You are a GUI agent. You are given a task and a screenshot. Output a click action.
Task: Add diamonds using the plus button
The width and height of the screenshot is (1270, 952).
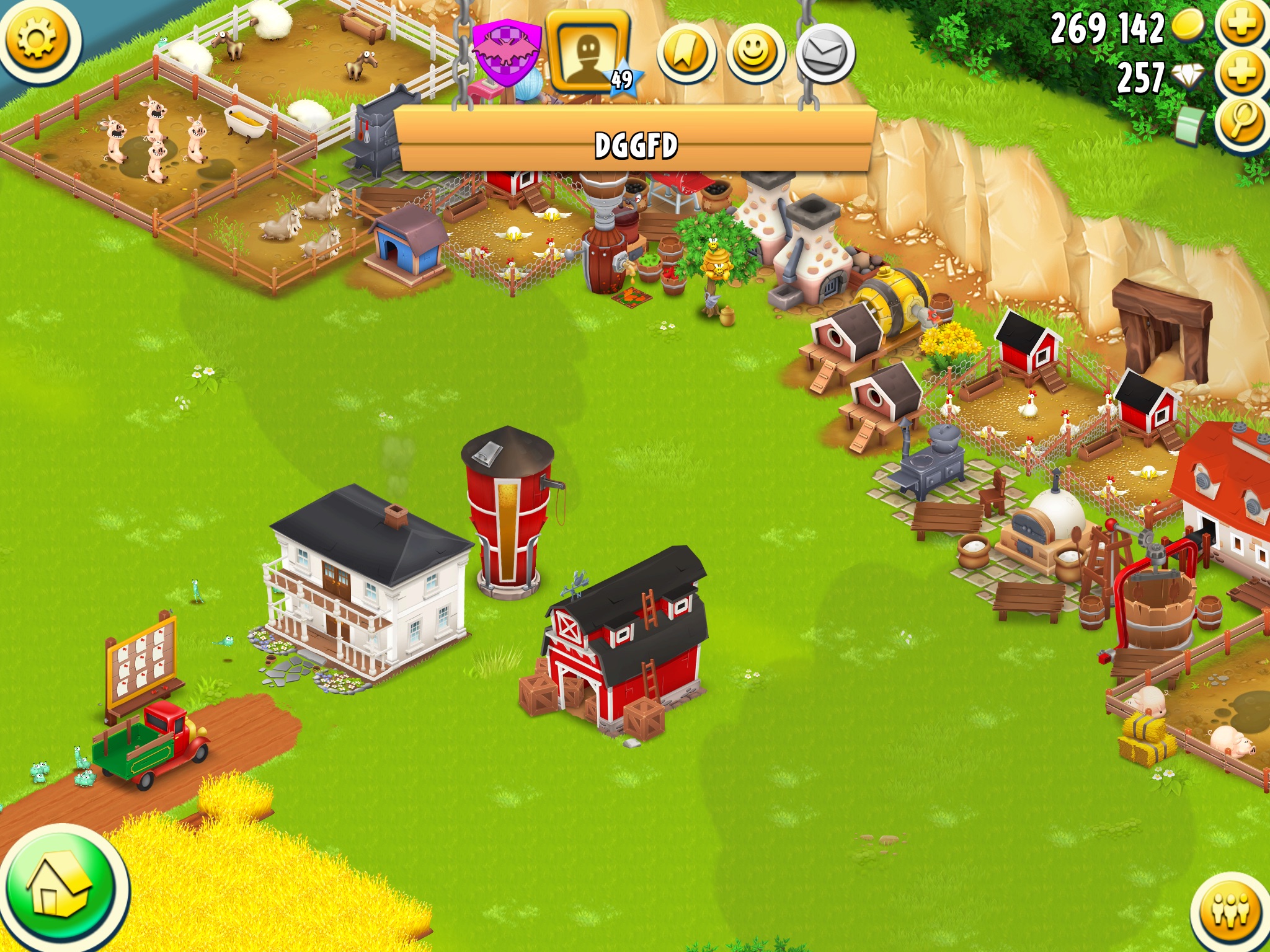coord(1241,74)
